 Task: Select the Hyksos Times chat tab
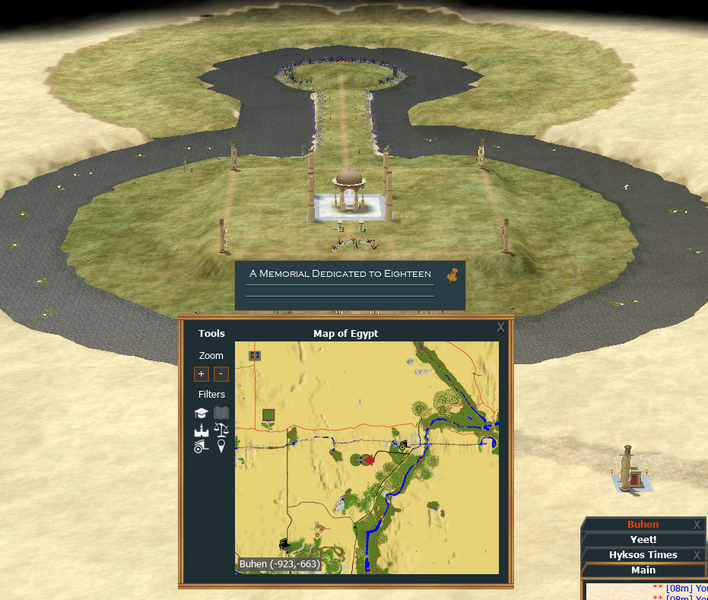642,555
